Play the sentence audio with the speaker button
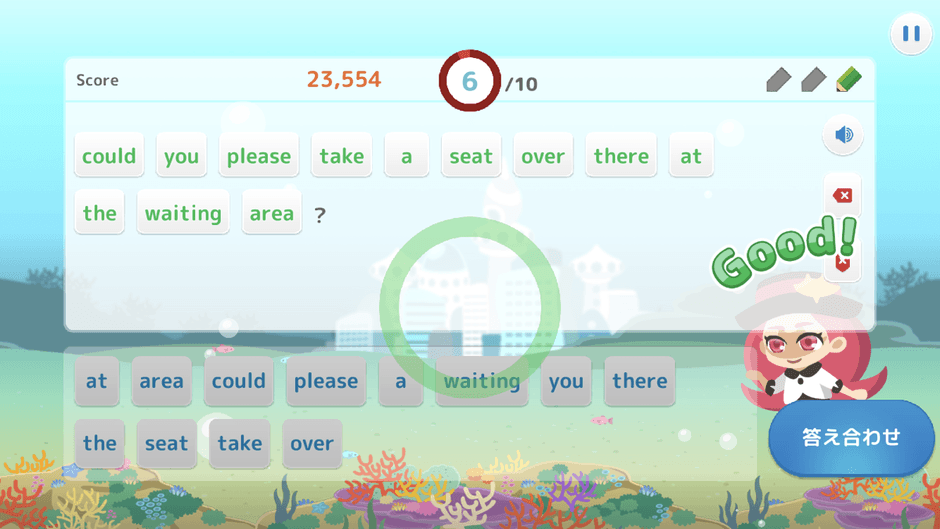The width and height of the screenshot is (940, 529). tap(843, 135)
